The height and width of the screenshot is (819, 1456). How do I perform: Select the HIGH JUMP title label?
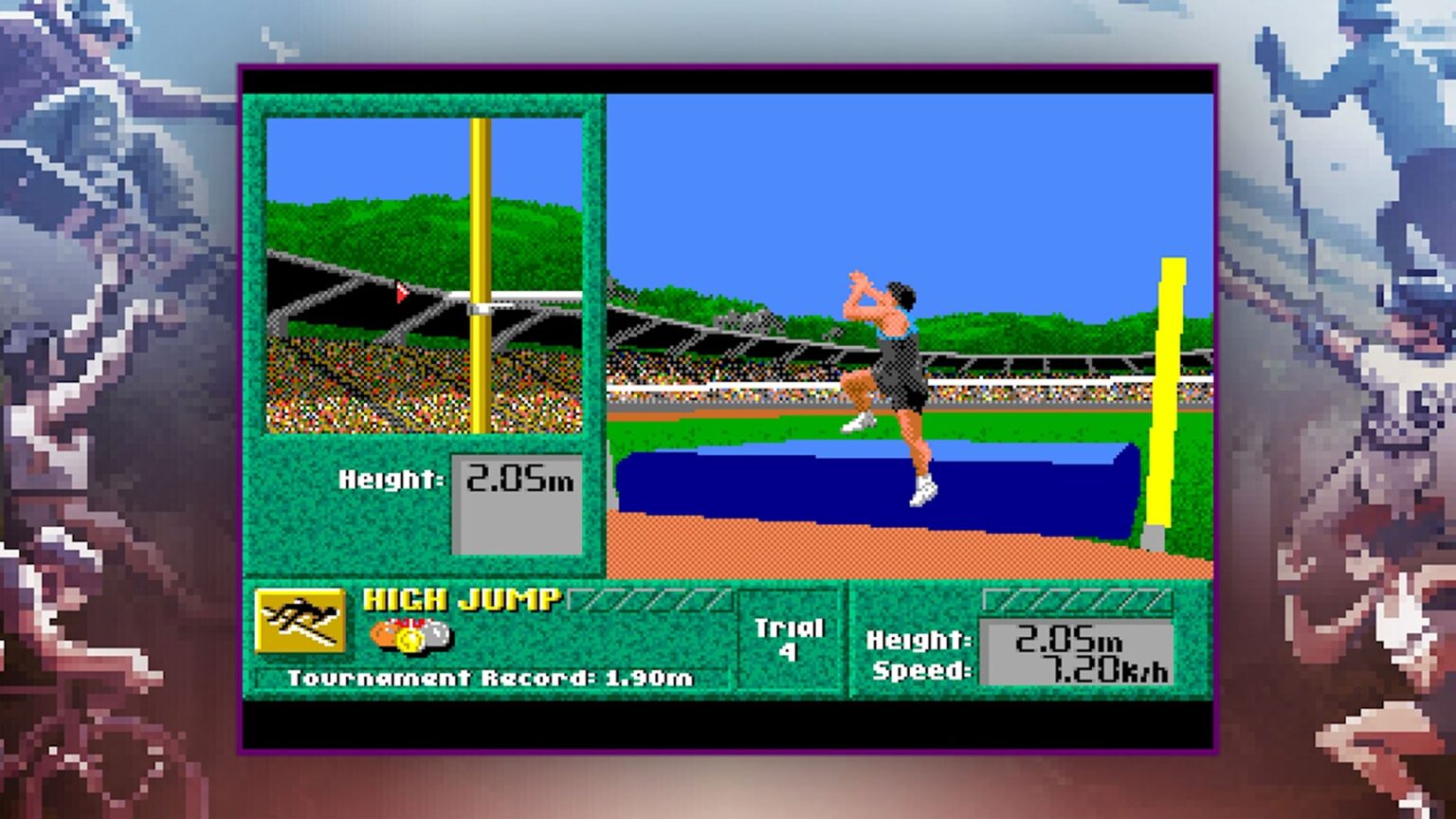click(x=462, y=600)
